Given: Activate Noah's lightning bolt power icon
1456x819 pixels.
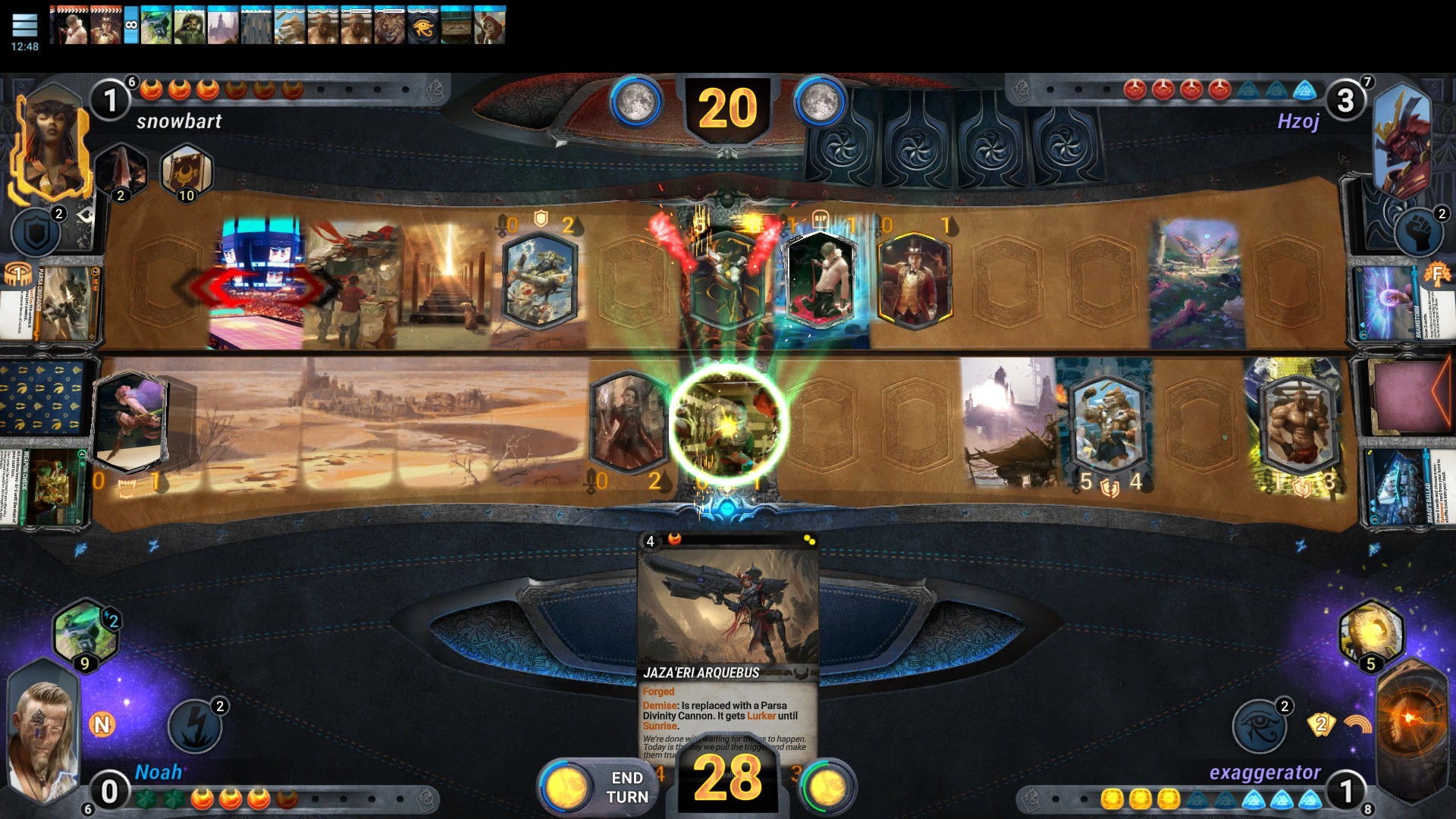Looking at the screenshot, I should click(x=196, y=726).
